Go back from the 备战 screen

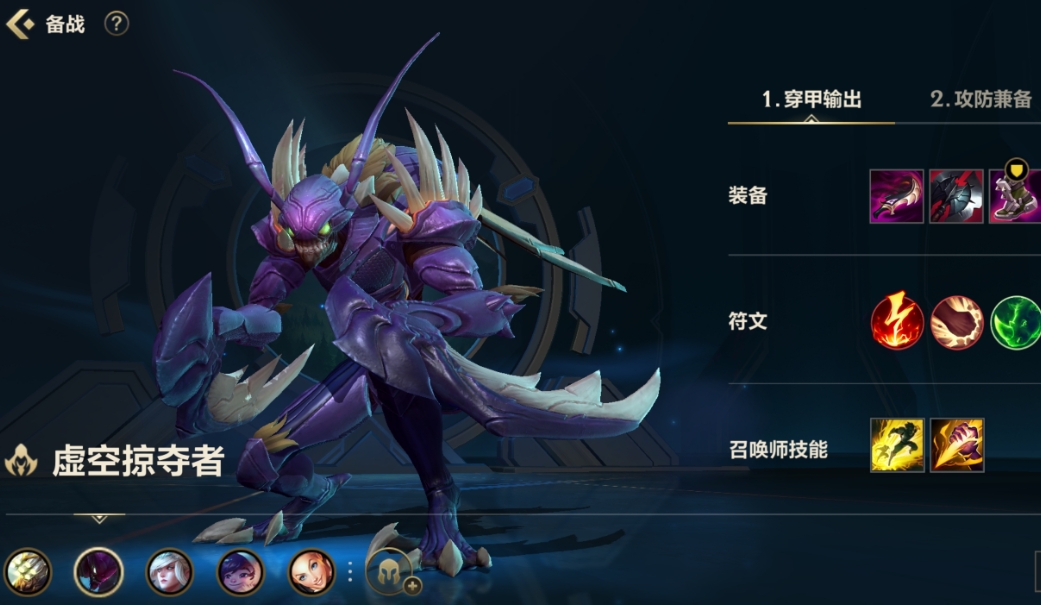pos(20,24)
